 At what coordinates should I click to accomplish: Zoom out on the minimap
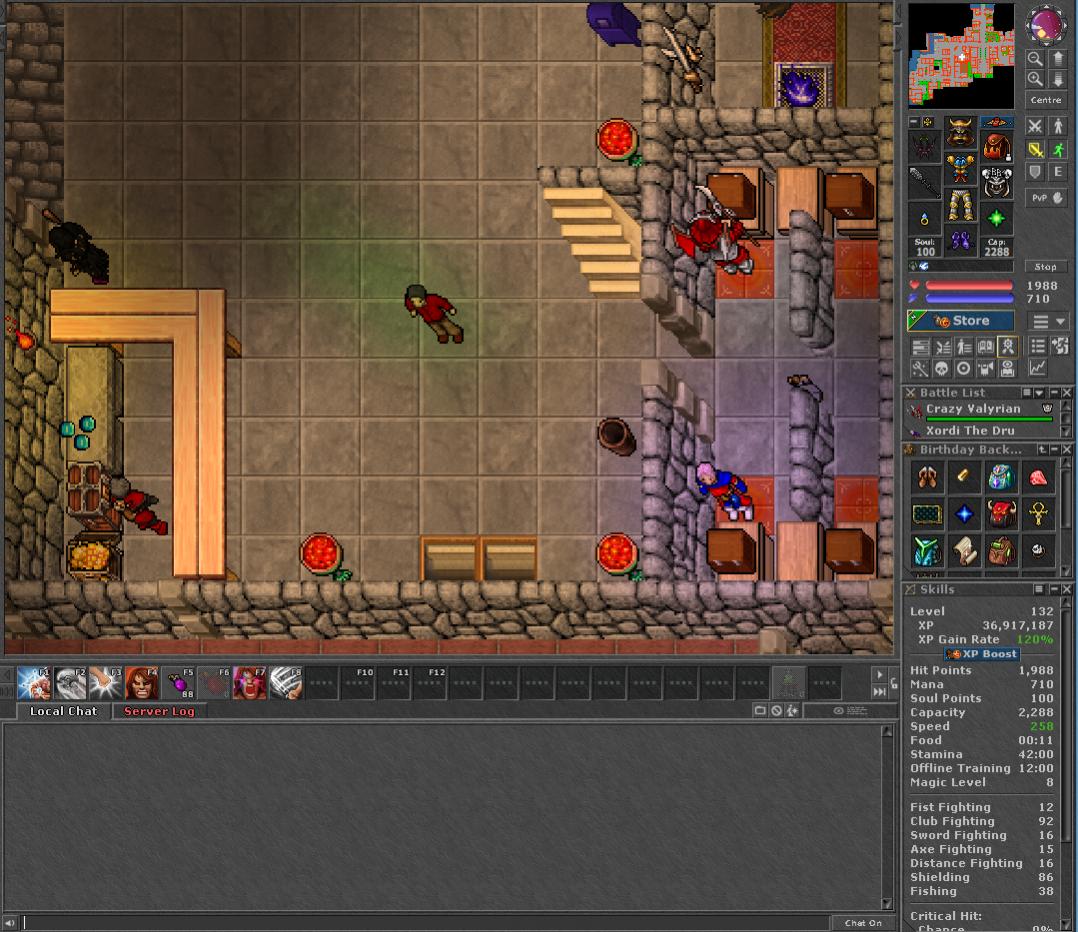coord(1035,59)
